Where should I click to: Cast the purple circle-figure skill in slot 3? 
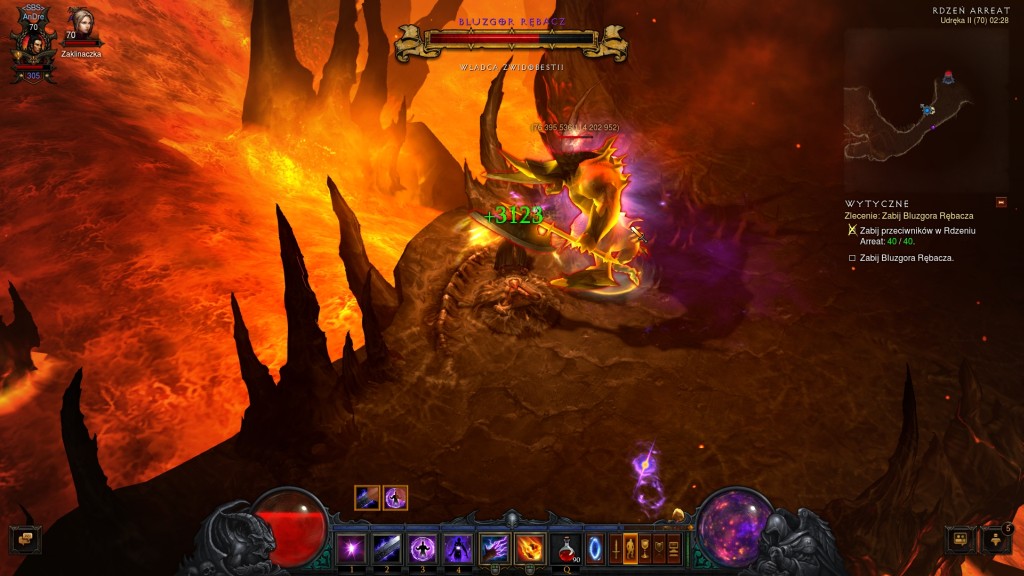pyautogui.click(x=423, y=548)
